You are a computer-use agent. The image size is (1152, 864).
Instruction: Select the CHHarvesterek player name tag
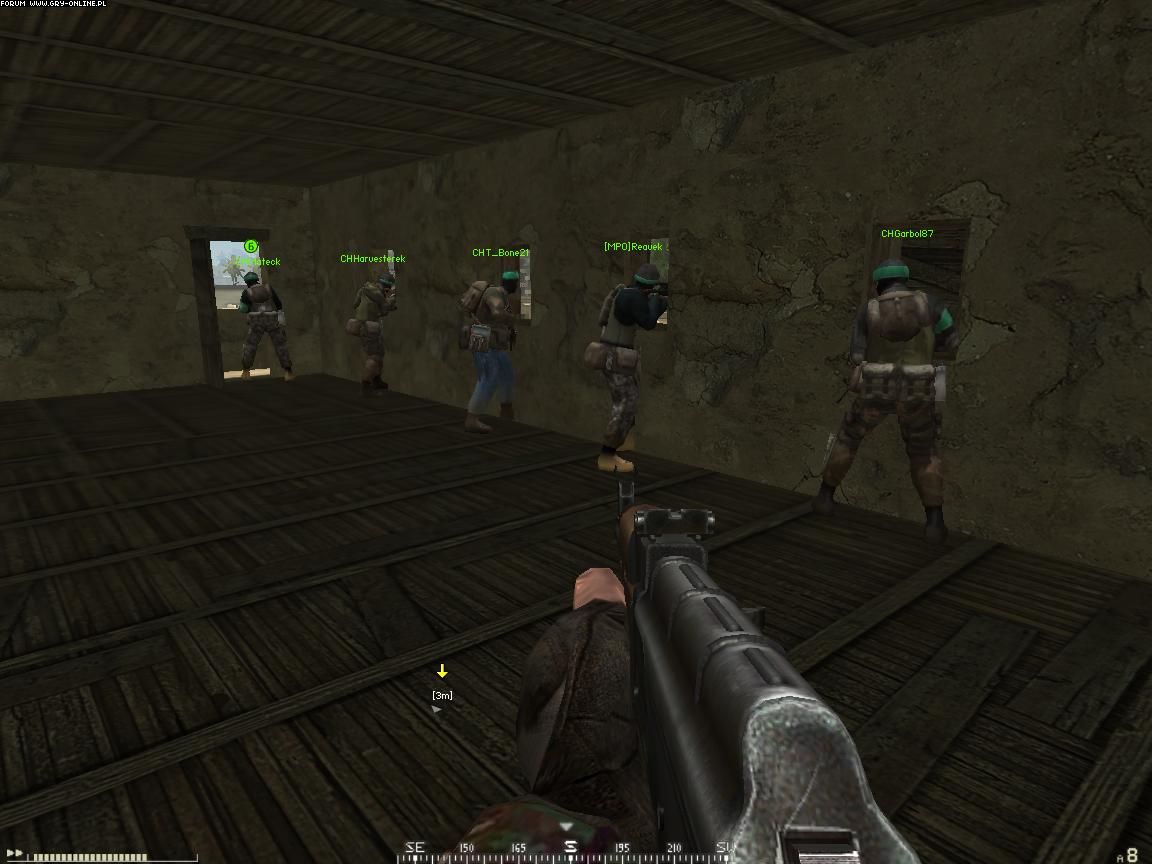pos(372,259)
